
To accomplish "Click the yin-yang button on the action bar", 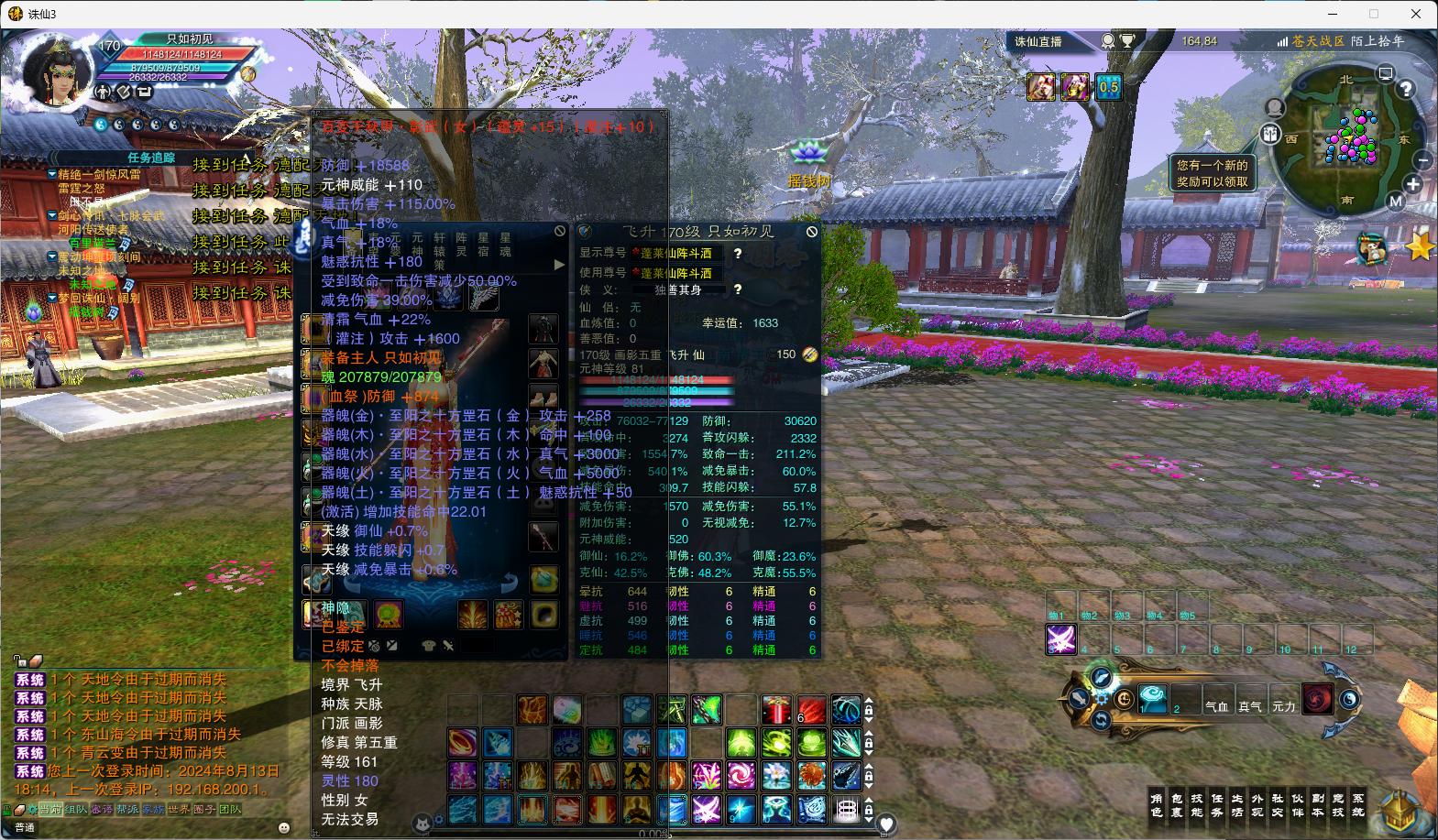I will coord(1349,700).
